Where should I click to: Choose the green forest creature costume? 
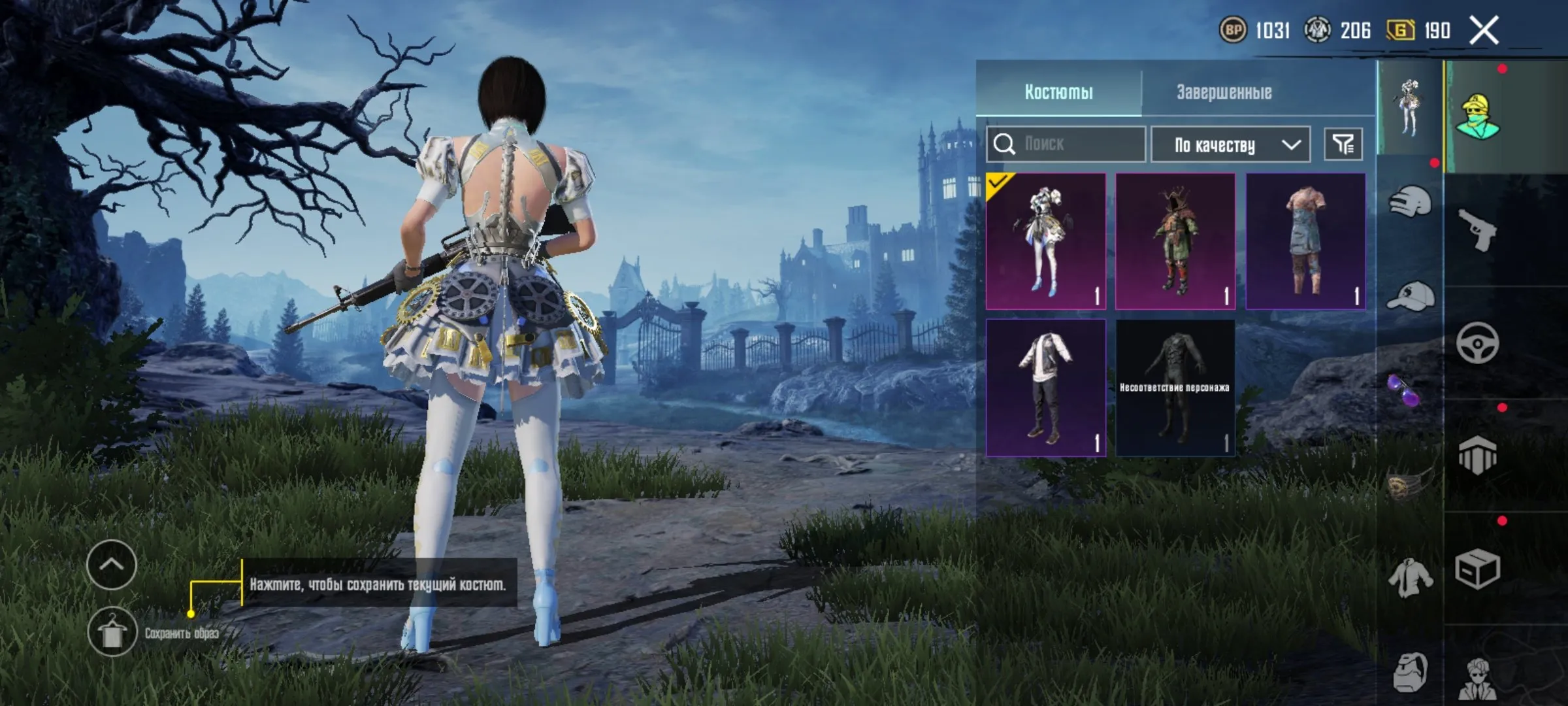1175,241
